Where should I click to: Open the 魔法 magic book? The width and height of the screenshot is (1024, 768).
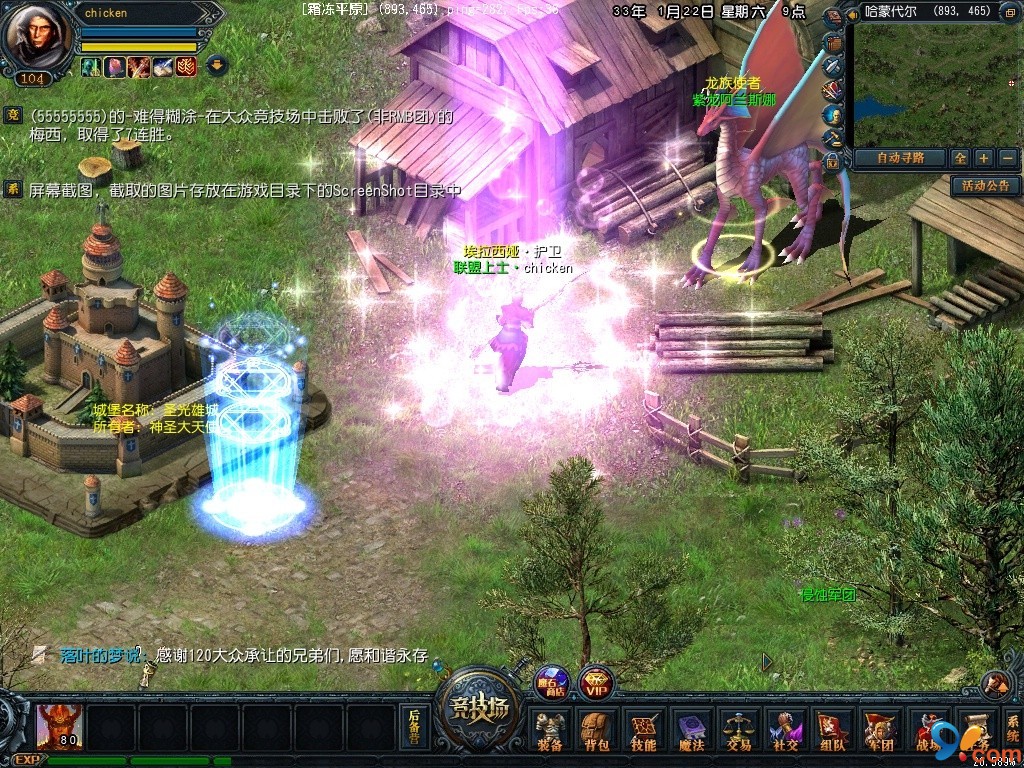click(691, 729)
